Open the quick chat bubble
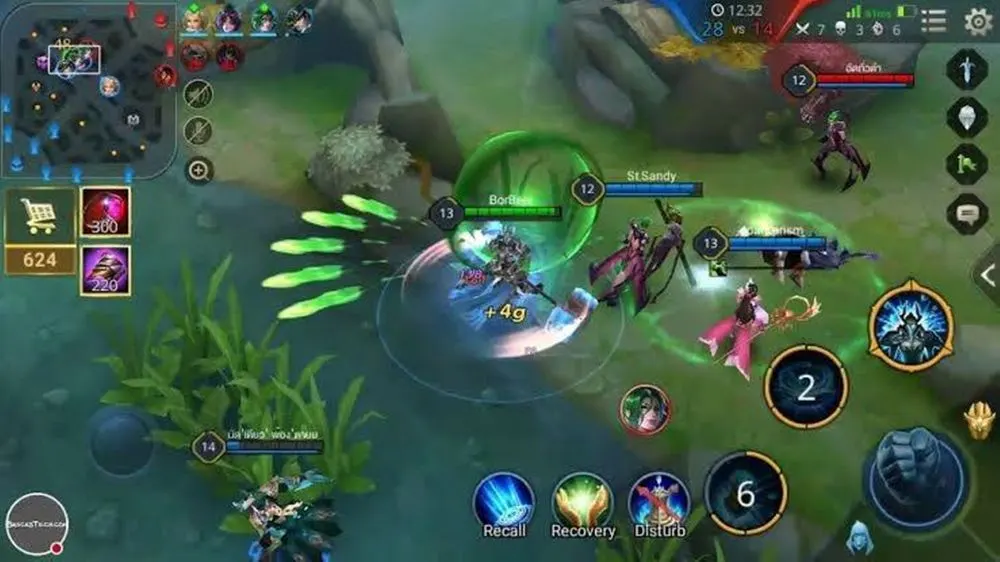The width and height of the screenshot is (1000, 562). 967,213
